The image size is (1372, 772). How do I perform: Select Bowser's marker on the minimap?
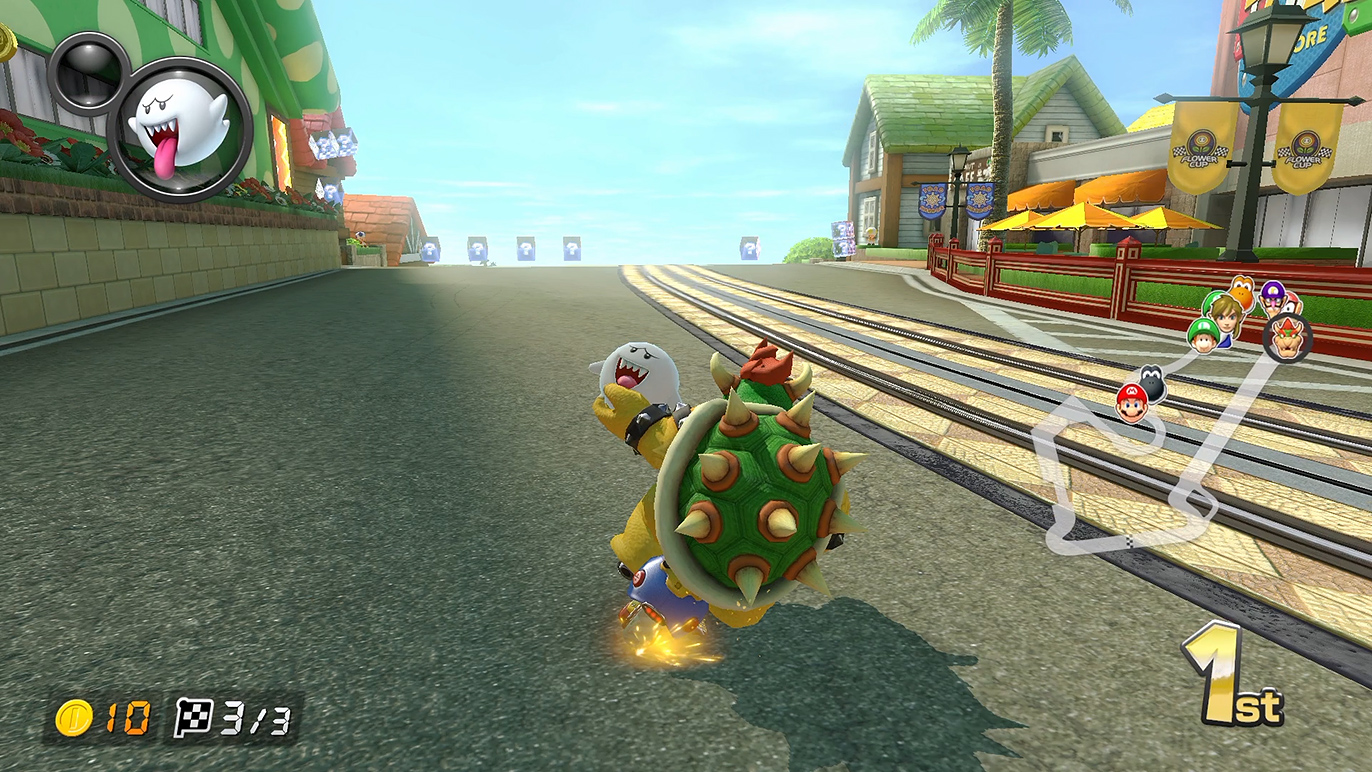(1286, 337)
